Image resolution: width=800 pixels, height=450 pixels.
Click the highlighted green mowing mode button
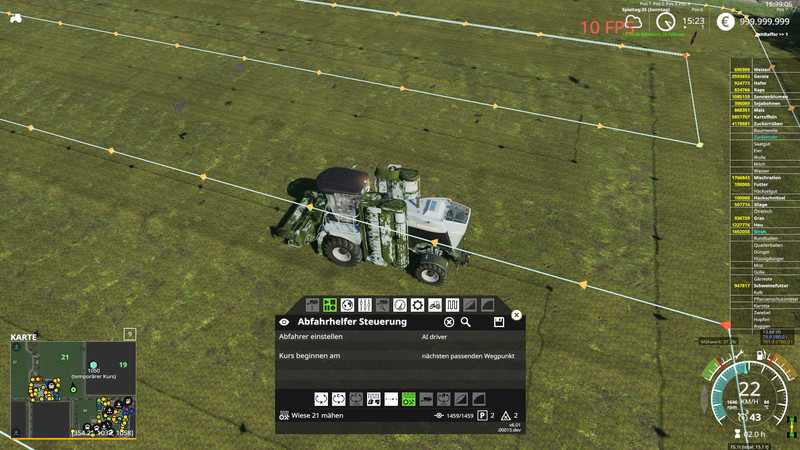point(408,399)
